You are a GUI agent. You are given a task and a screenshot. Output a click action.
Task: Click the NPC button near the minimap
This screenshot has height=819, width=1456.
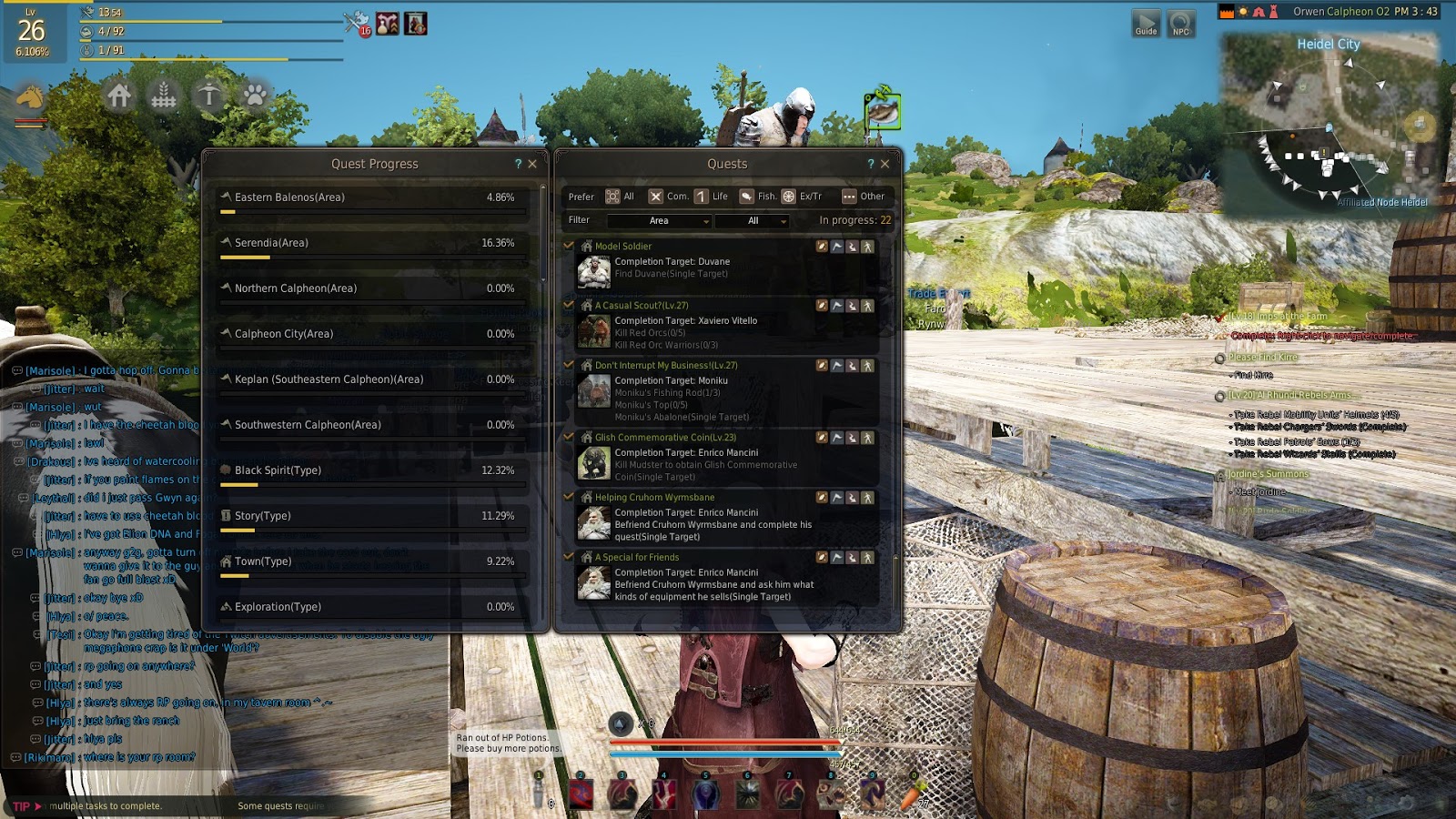tap(1179, 23)
